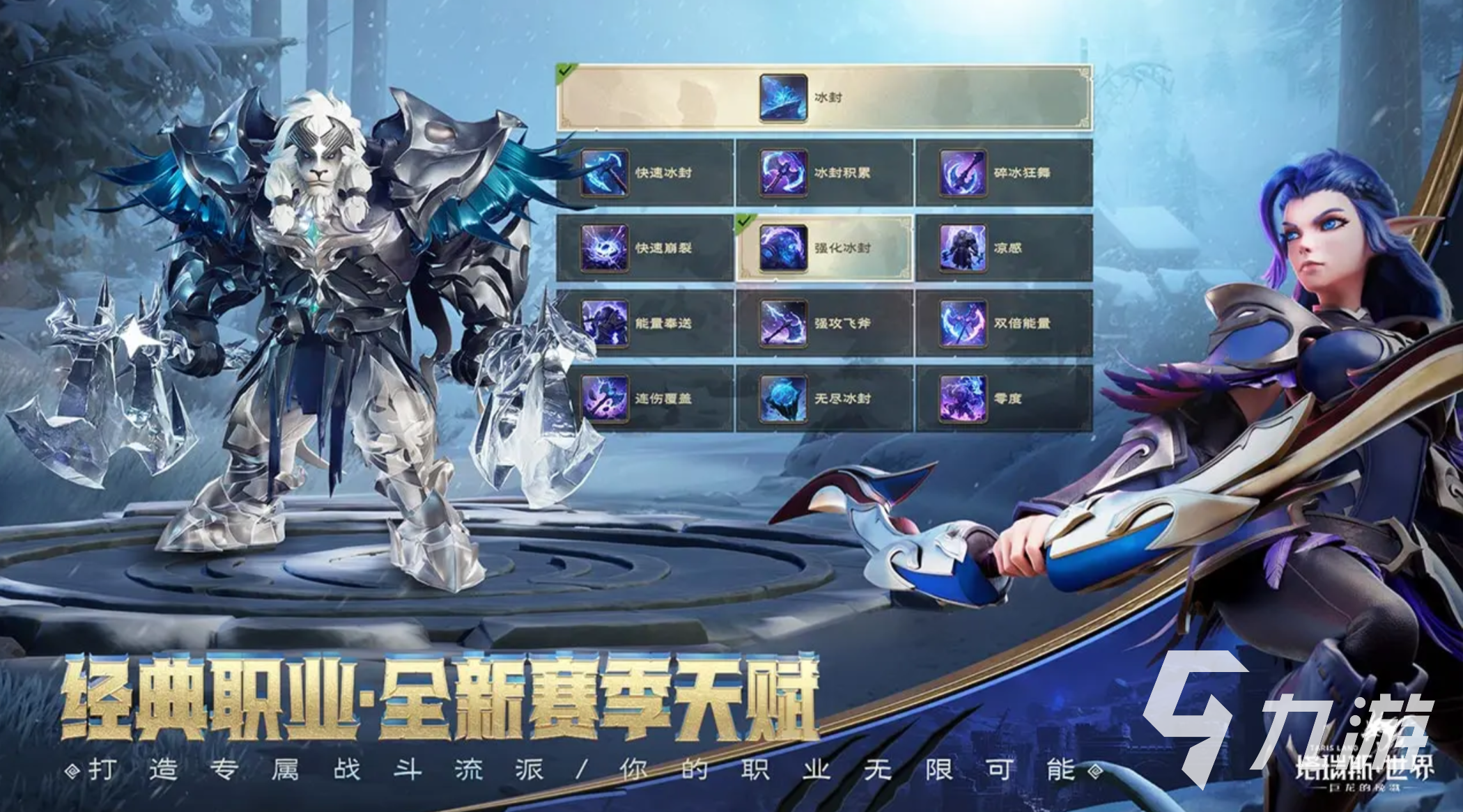Toggle the checkmark on 强化冰封 talent
The width and height of the screenshot is (1463, 812).
744,221
